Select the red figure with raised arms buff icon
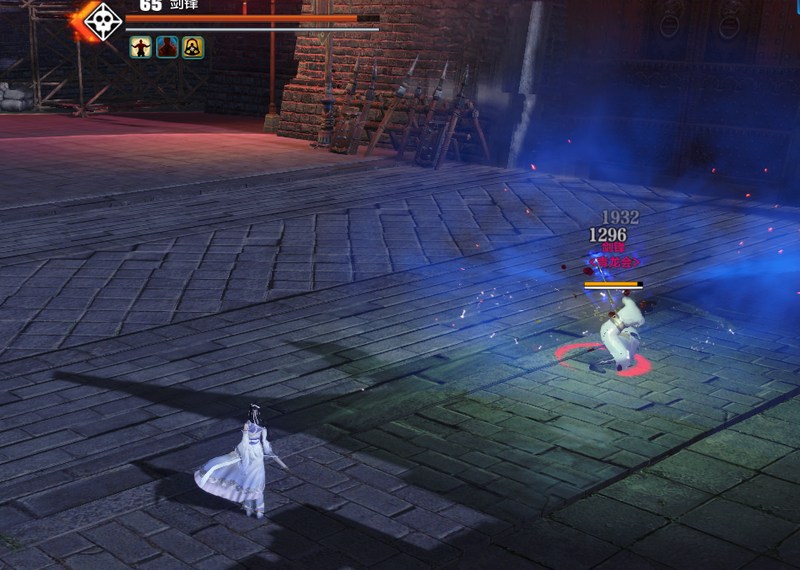This screenshot has height=570, width=800. [141, 47]
